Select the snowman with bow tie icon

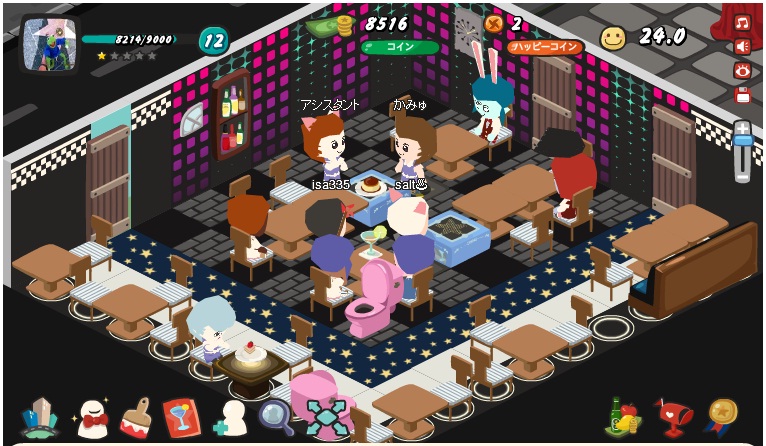tap(90, 418)
